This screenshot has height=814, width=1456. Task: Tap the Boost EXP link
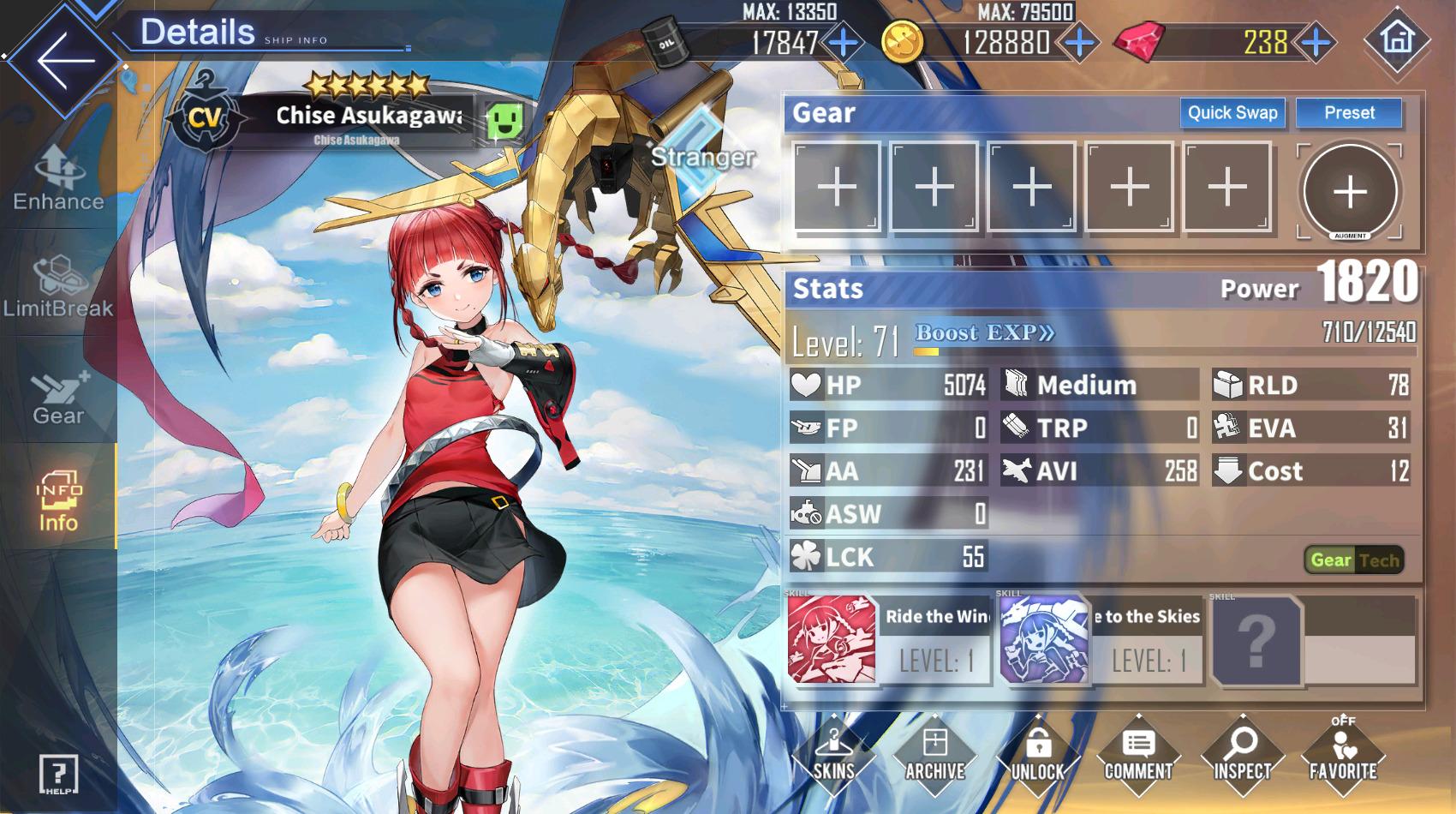[x=985, y=333]
